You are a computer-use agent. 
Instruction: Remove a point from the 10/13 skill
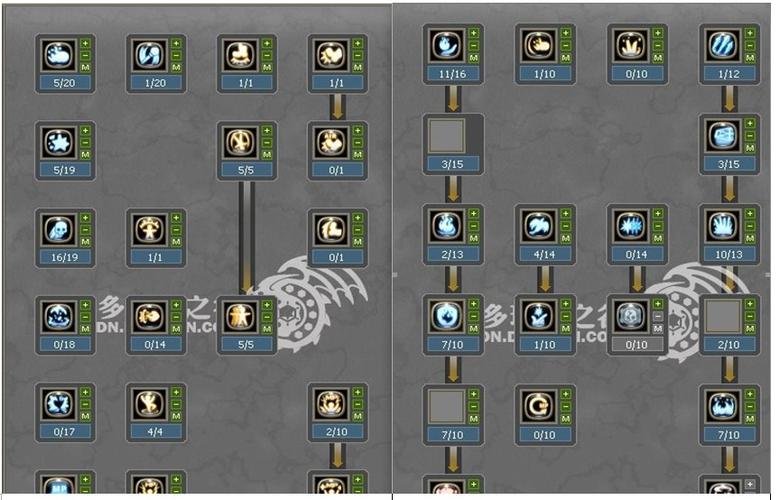coord(749,226)
